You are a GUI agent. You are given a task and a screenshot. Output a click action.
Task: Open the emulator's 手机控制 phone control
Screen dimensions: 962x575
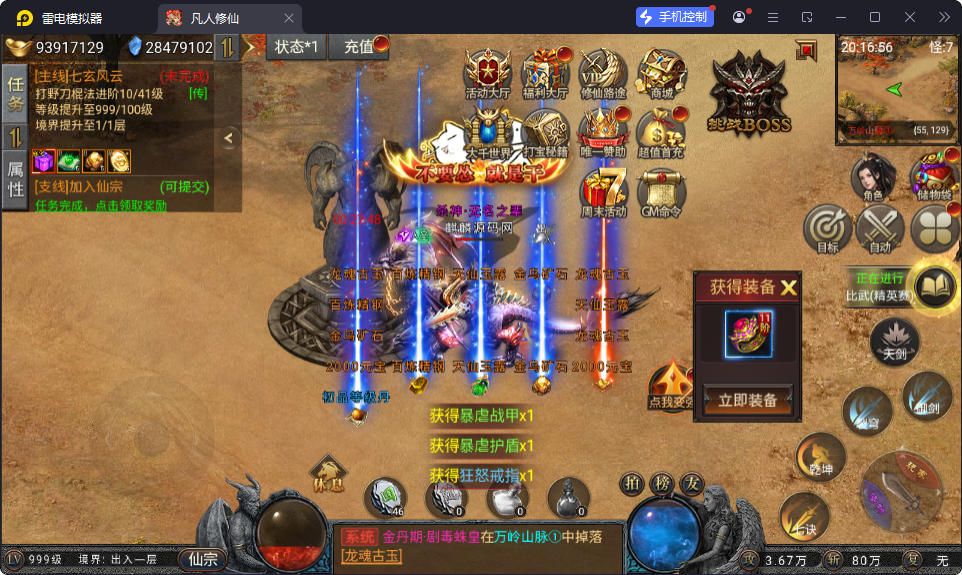tap(675, 17)
